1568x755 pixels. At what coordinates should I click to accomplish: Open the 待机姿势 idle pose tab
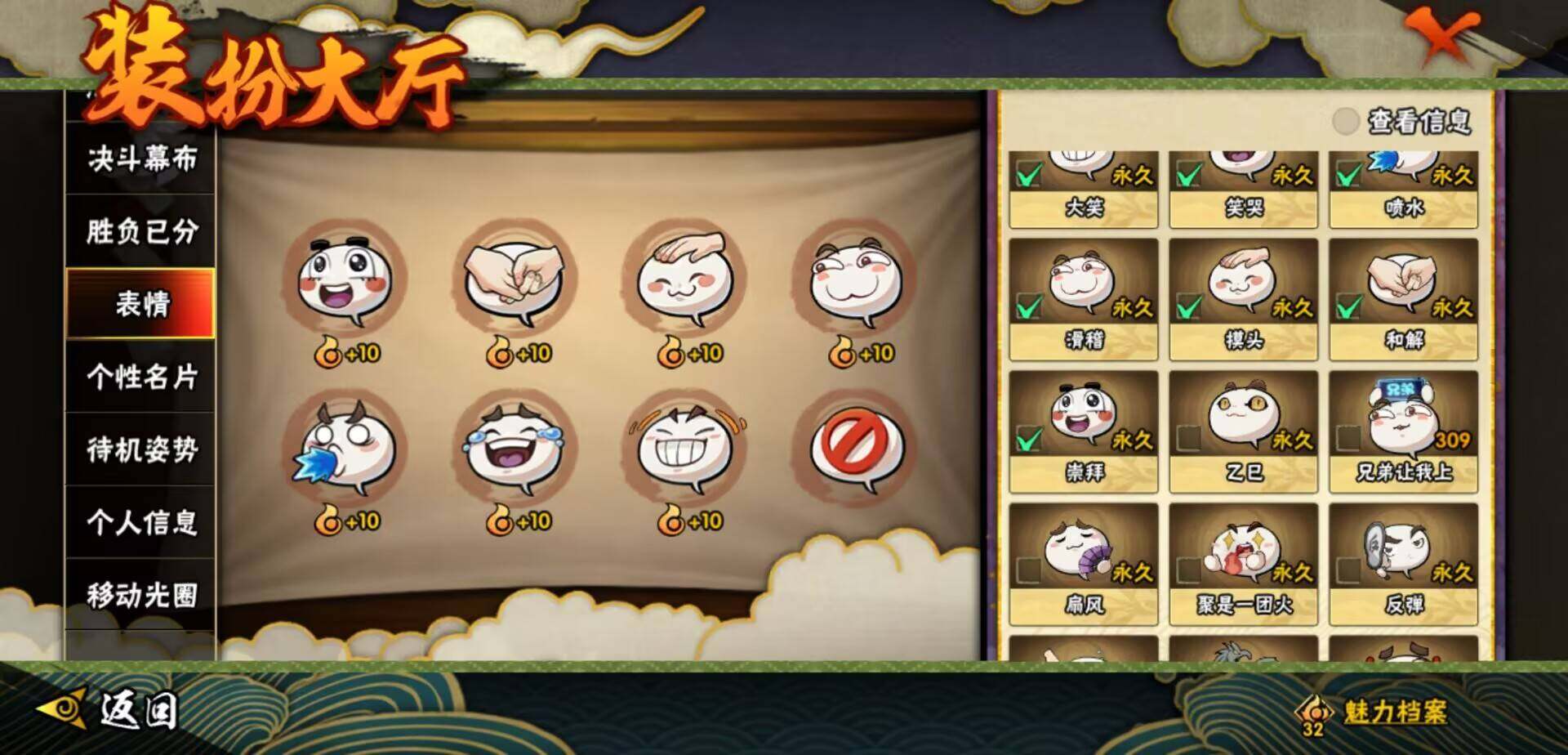(x=141, y=449)
